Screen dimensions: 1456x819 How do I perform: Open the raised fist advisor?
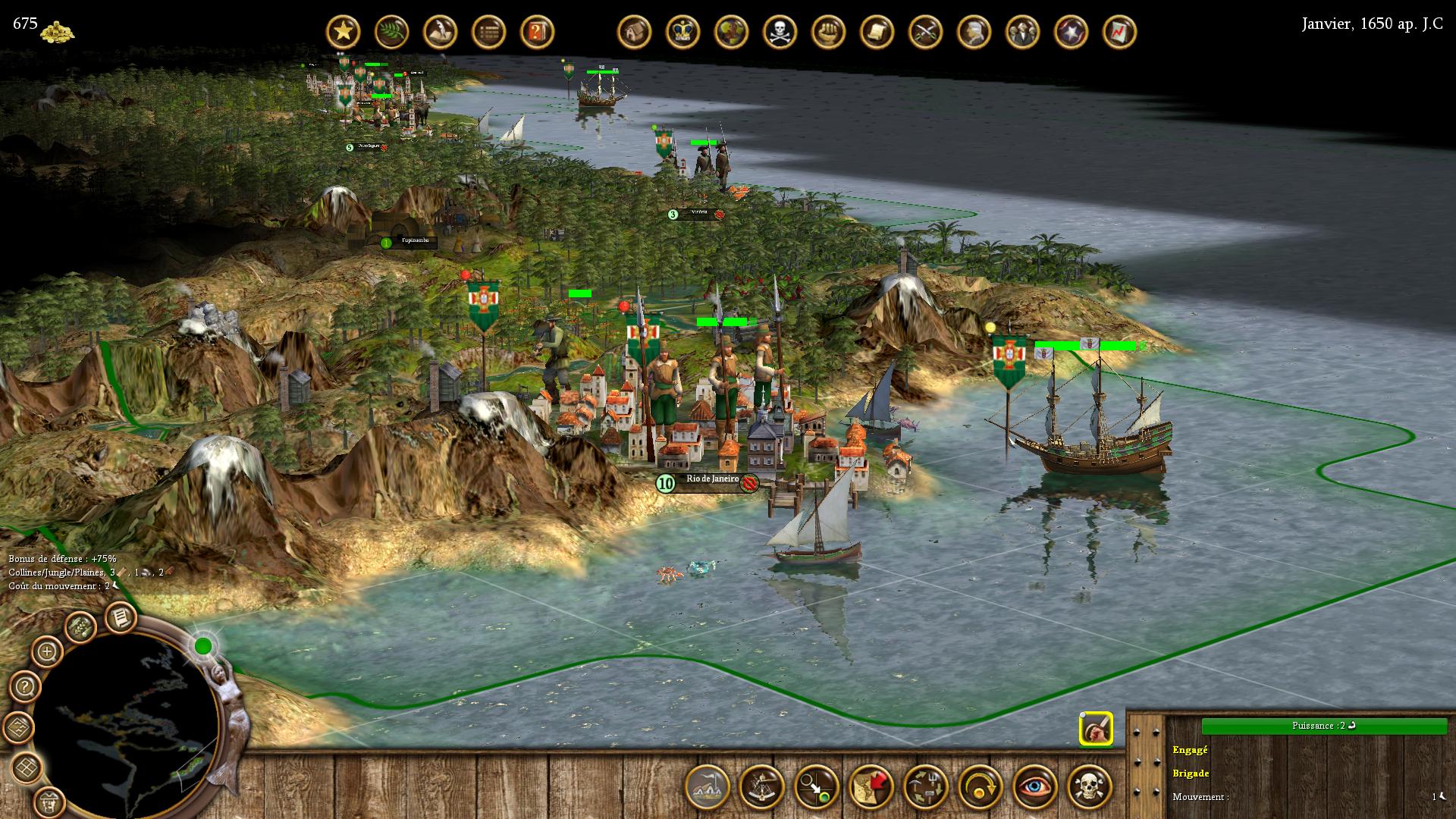click(828, 32)
